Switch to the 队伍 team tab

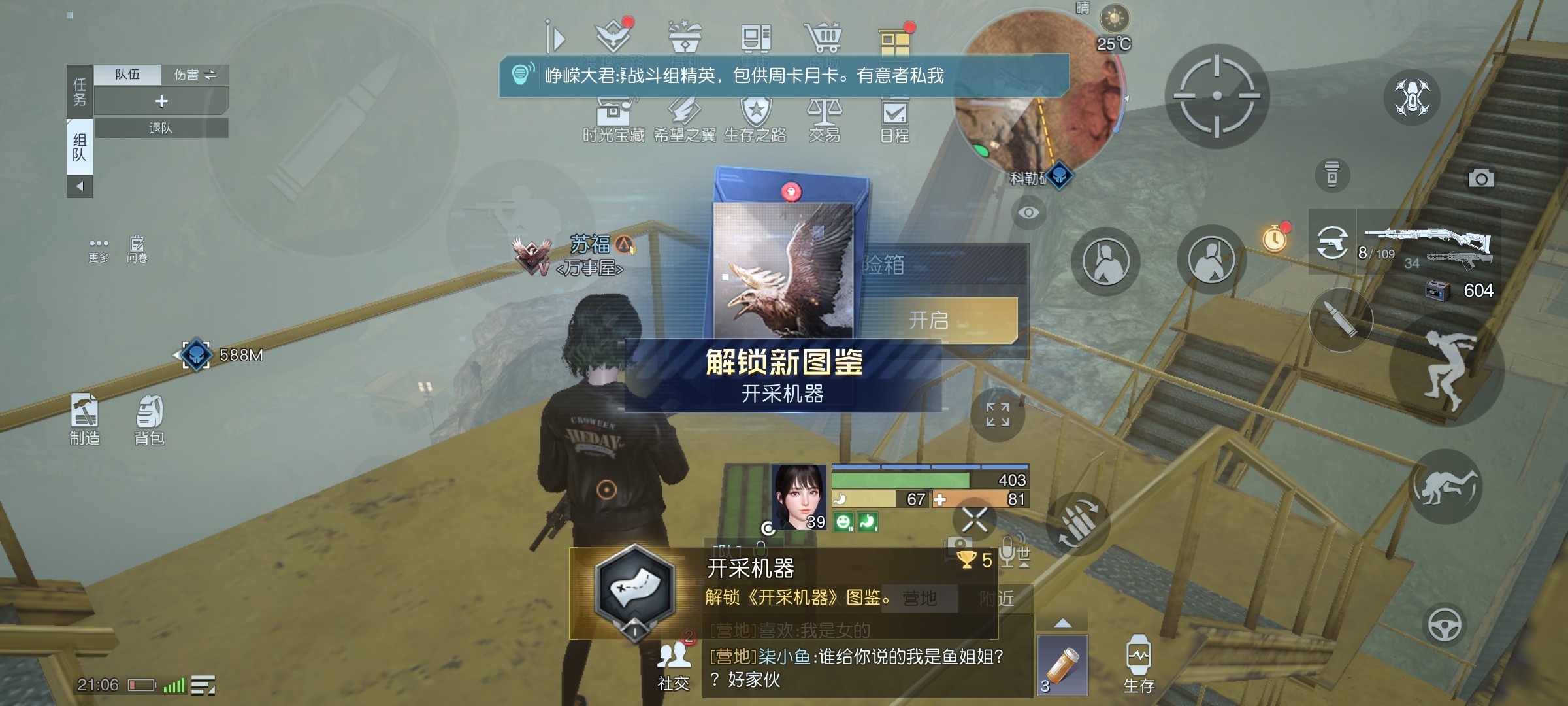coord(127,75)
